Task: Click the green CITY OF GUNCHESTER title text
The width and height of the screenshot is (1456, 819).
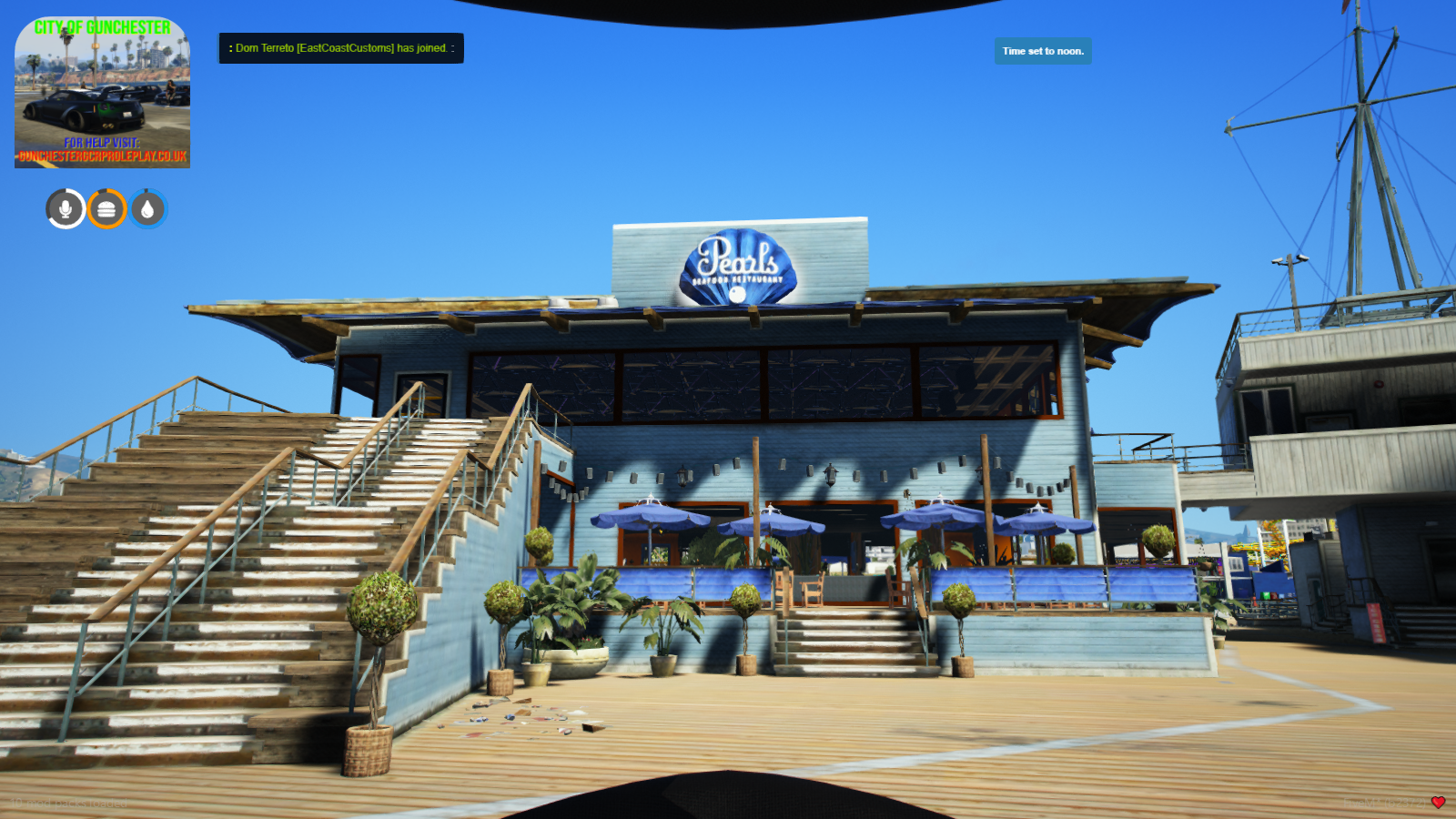Action: pyautogui.click(x=102, y=25)
